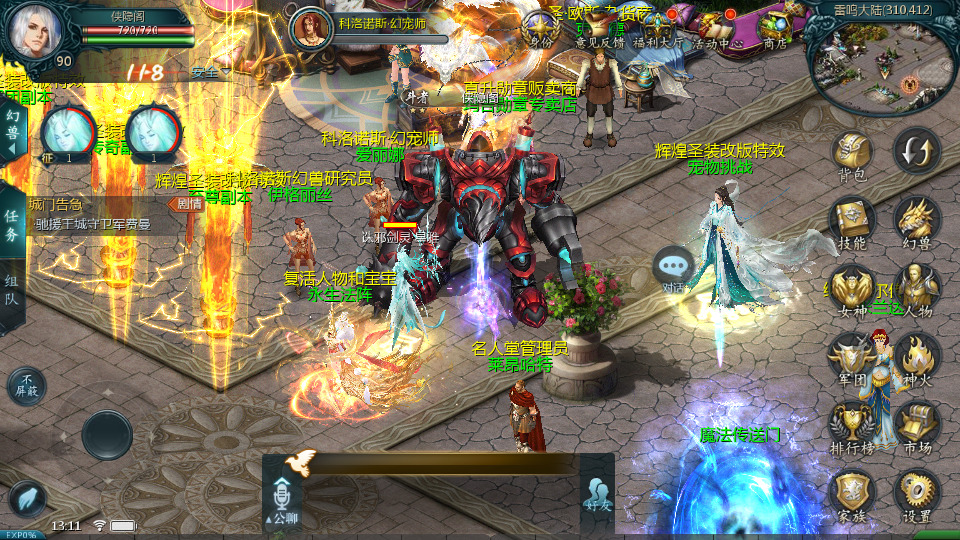Open the 人物 character sheet

pyautogui.click(x=916, y=288)
